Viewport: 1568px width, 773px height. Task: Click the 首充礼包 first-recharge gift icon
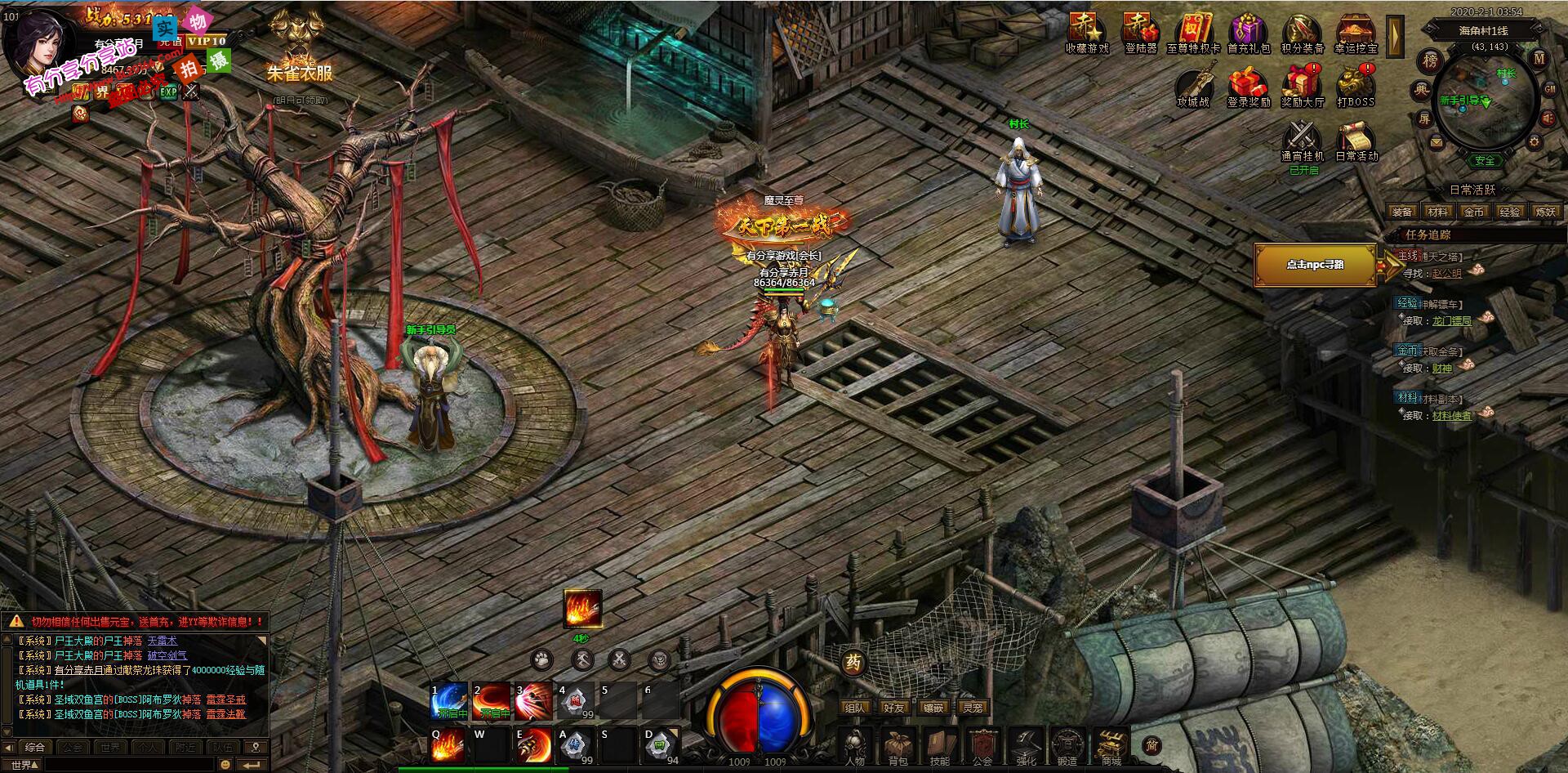pyautogui.click(x=1249, y=33)
